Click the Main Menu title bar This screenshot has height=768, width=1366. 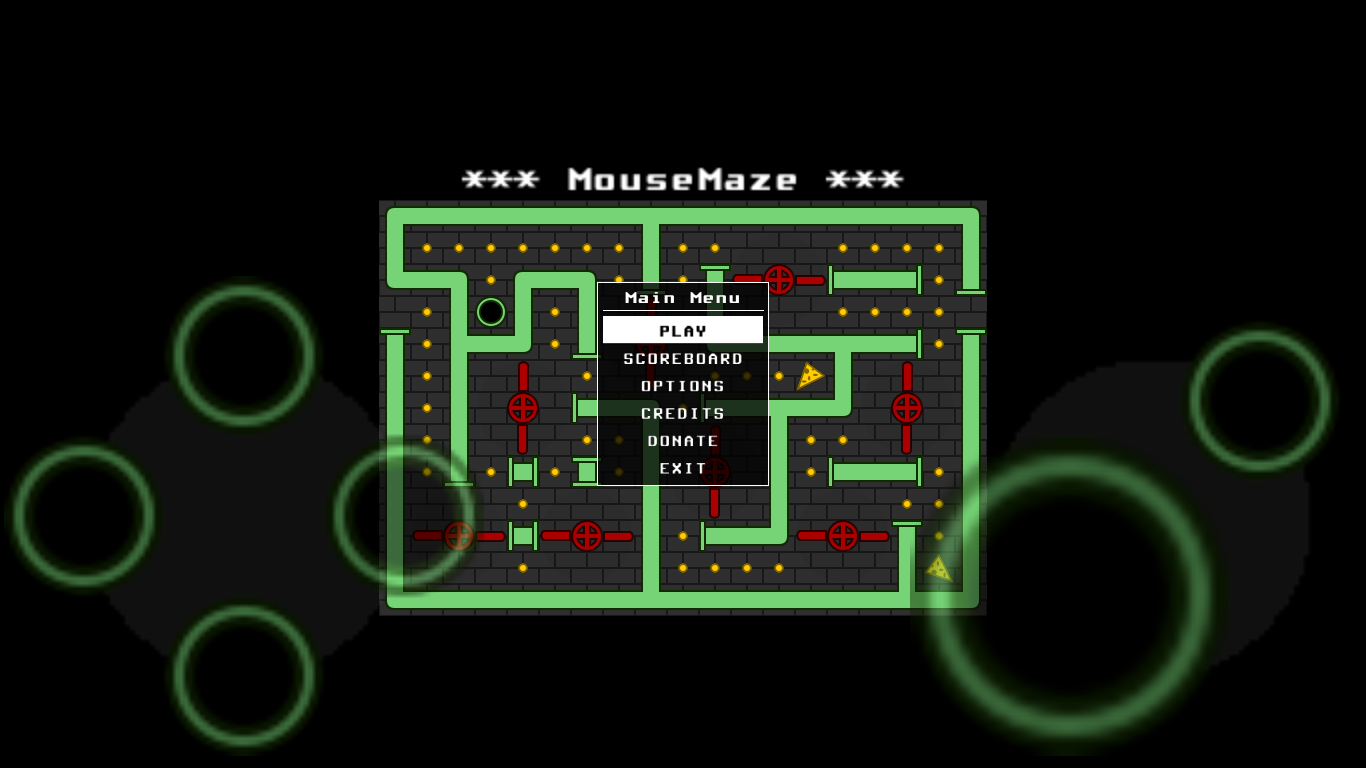point(682,297)
